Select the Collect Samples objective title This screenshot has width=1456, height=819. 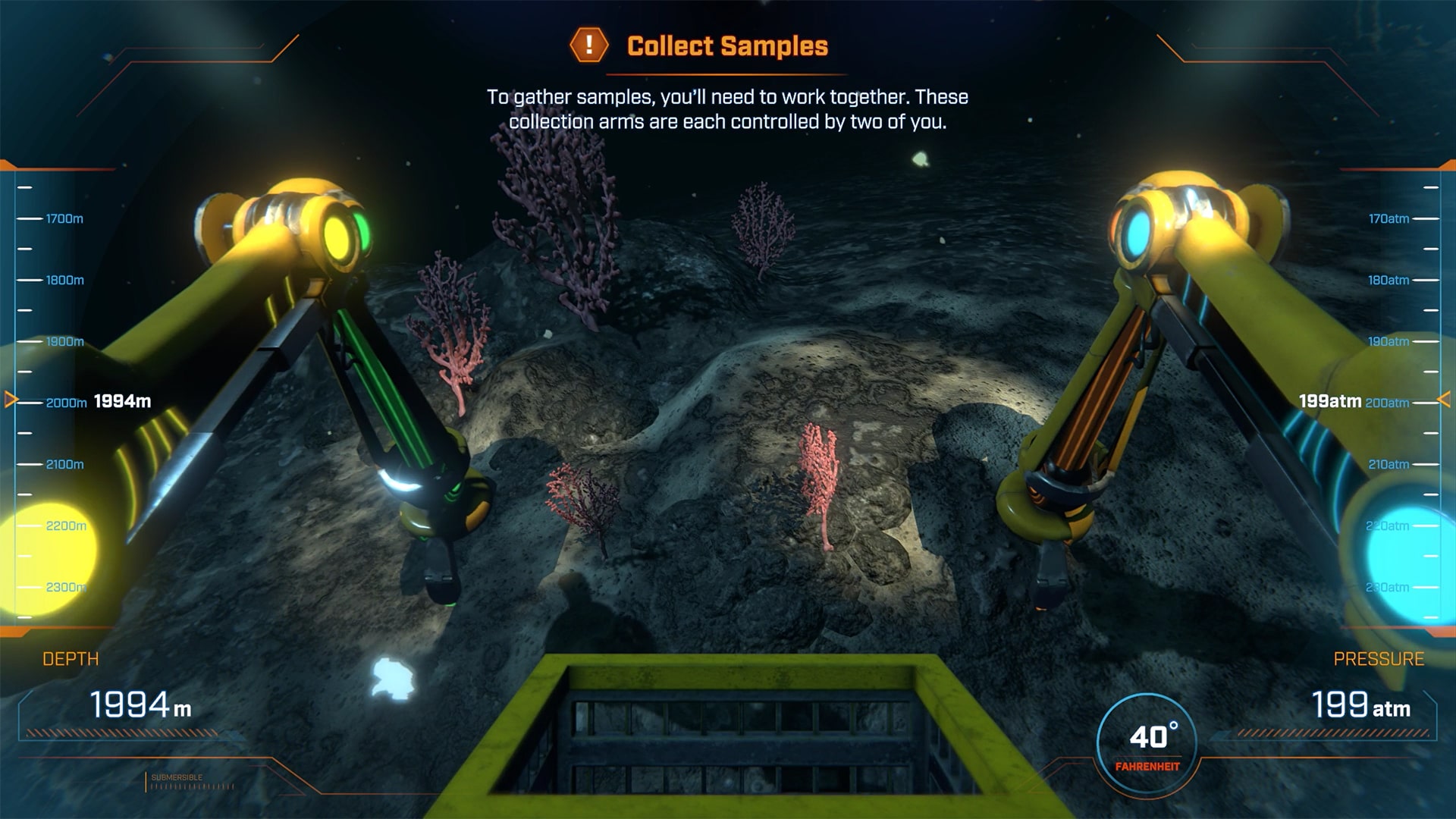[x=727, y=46]
